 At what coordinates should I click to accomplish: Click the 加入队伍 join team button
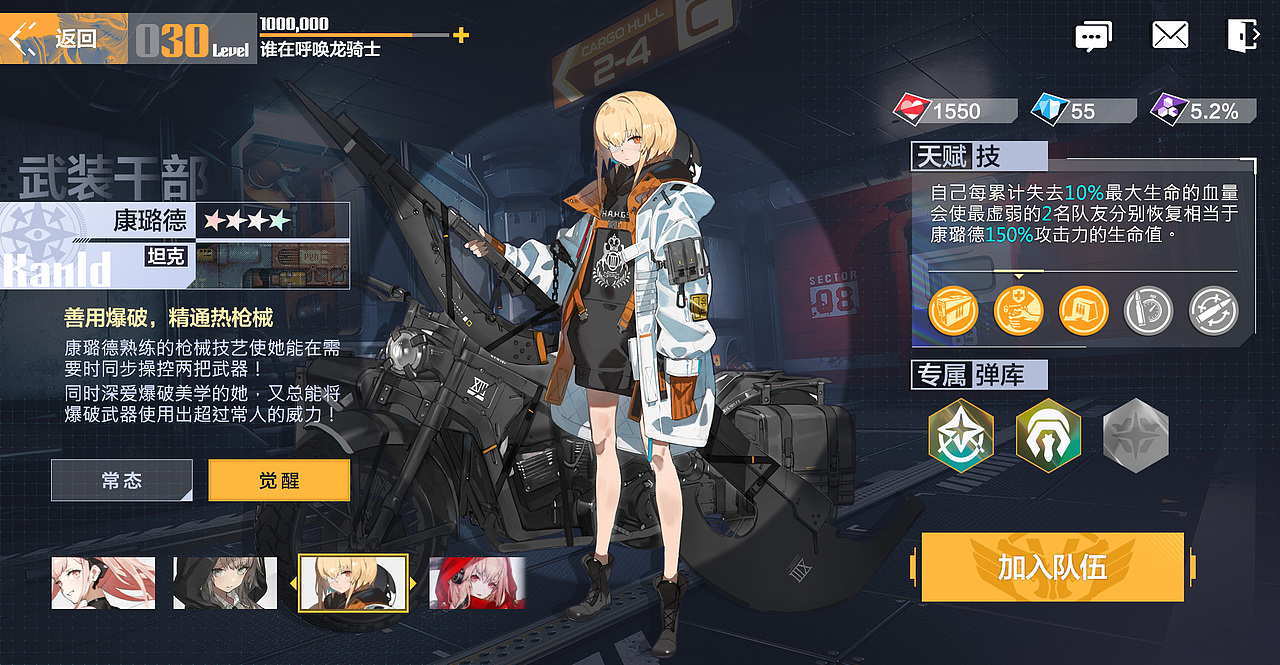click(x=1052, y=568)
